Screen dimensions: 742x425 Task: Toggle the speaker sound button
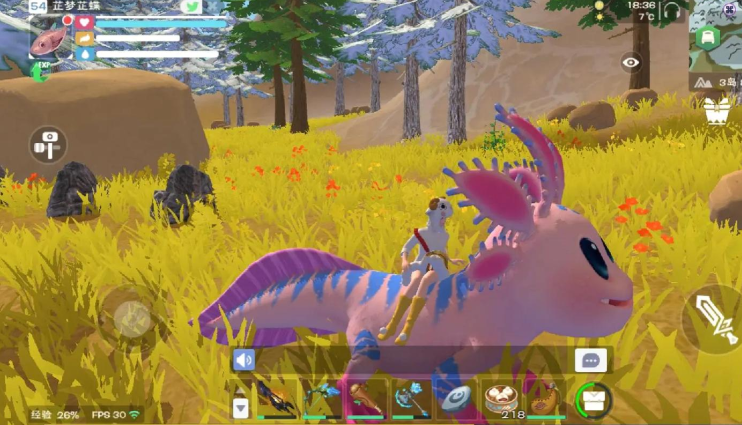pyautogui.click(x=243, y=360)
